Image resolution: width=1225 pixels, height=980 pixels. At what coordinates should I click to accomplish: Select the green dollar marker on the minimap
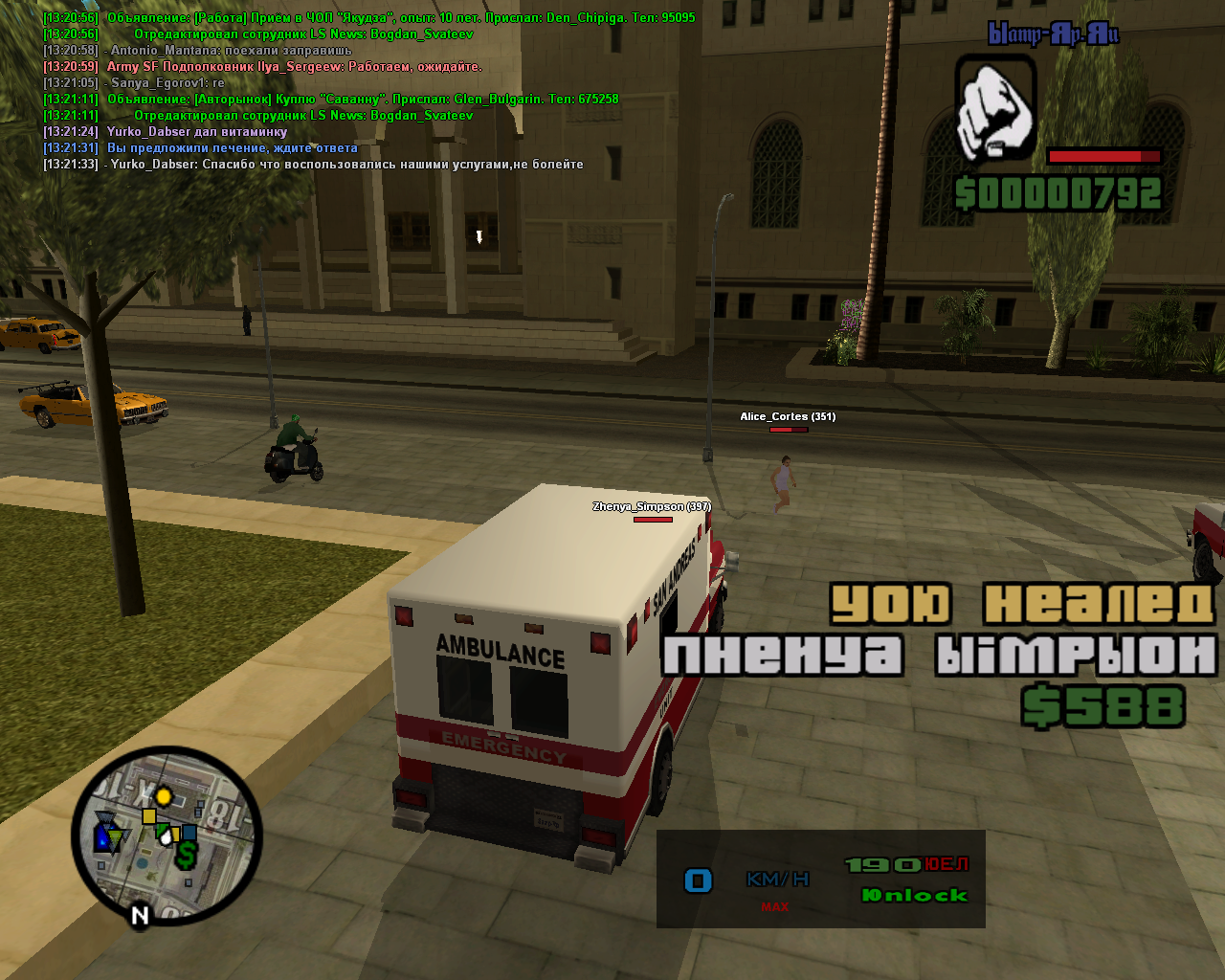click(x=186, y=854)
